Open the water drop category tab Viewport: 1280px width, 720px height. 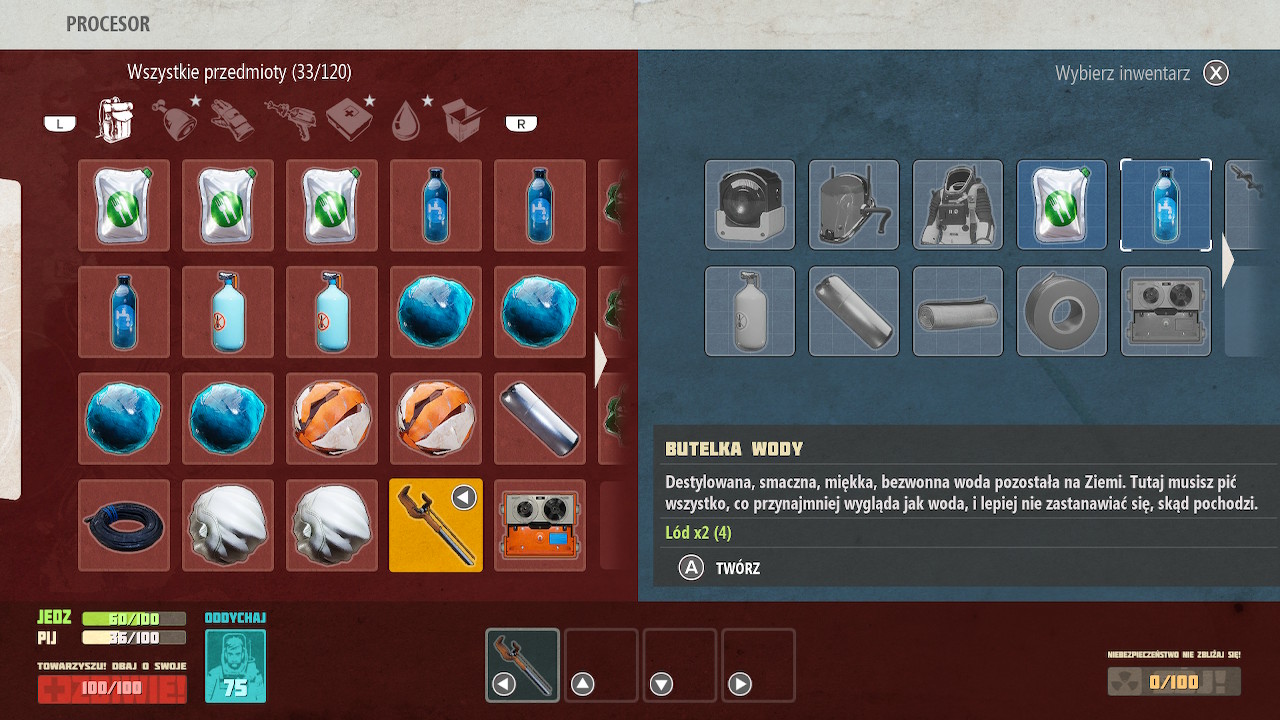[407, 120]
